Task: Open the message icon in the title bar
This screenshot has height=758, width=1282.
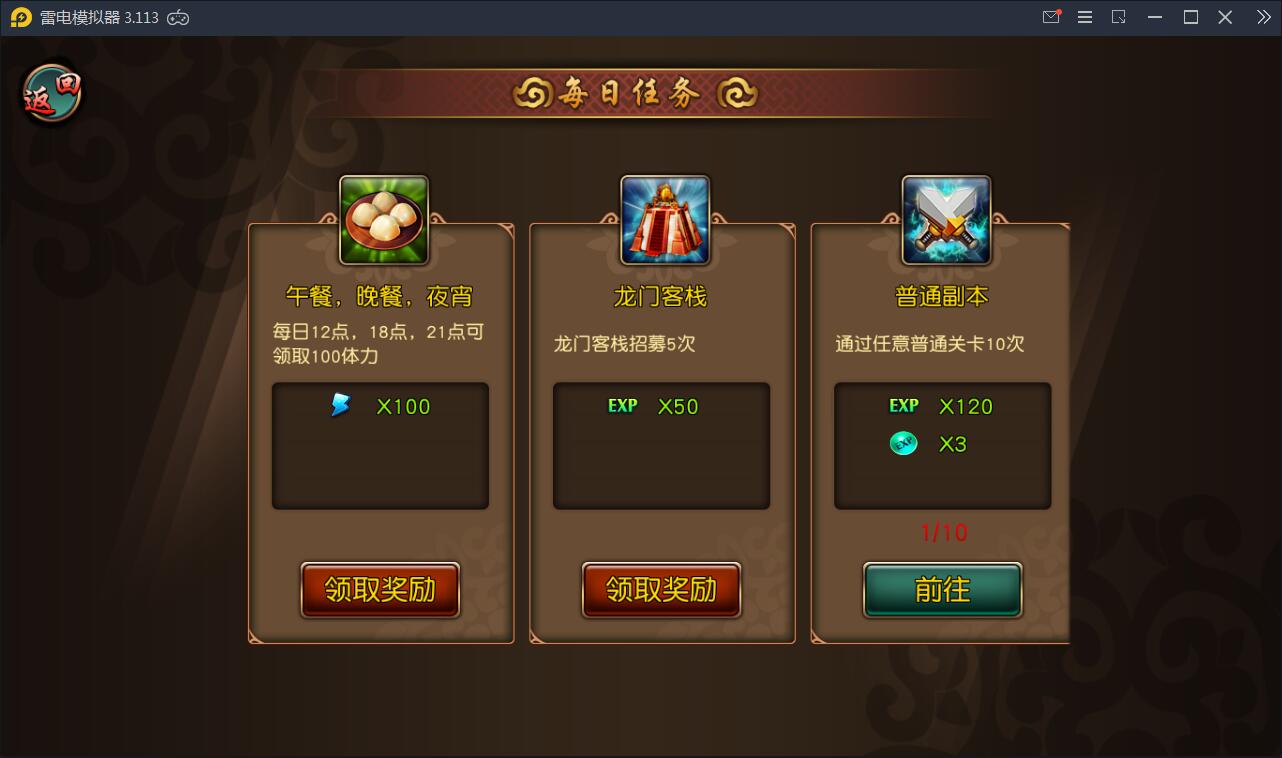Action: tap(1051, 17)
